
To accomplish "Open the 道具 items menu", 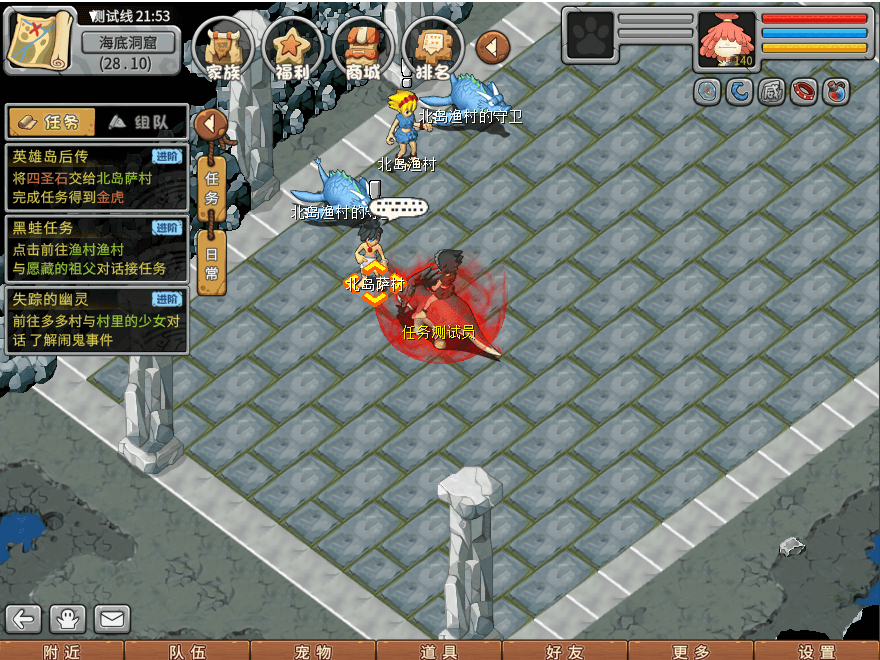I will (439, 651).
